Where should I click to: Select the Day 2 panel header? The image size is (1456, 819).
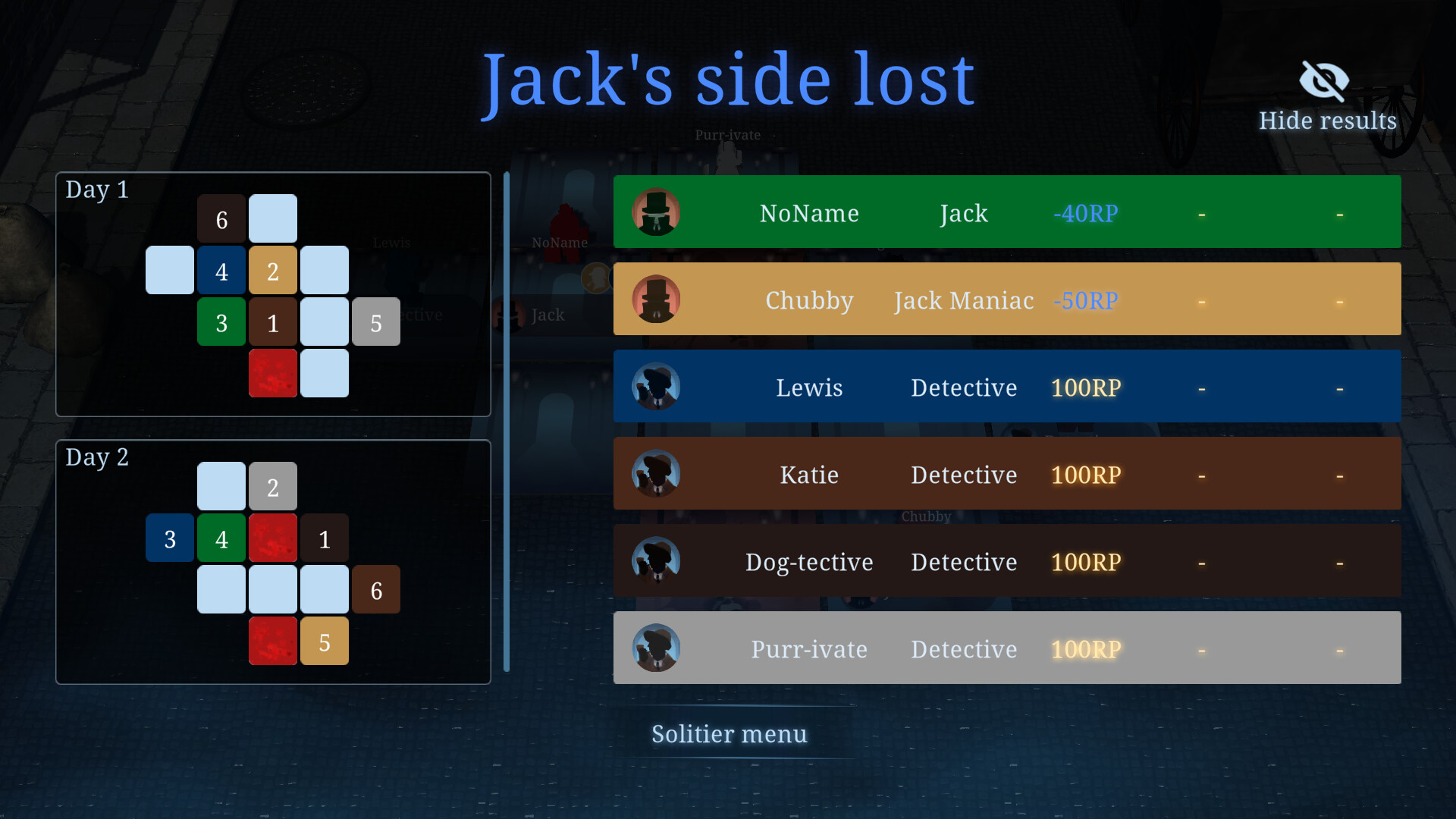point(97,457)
